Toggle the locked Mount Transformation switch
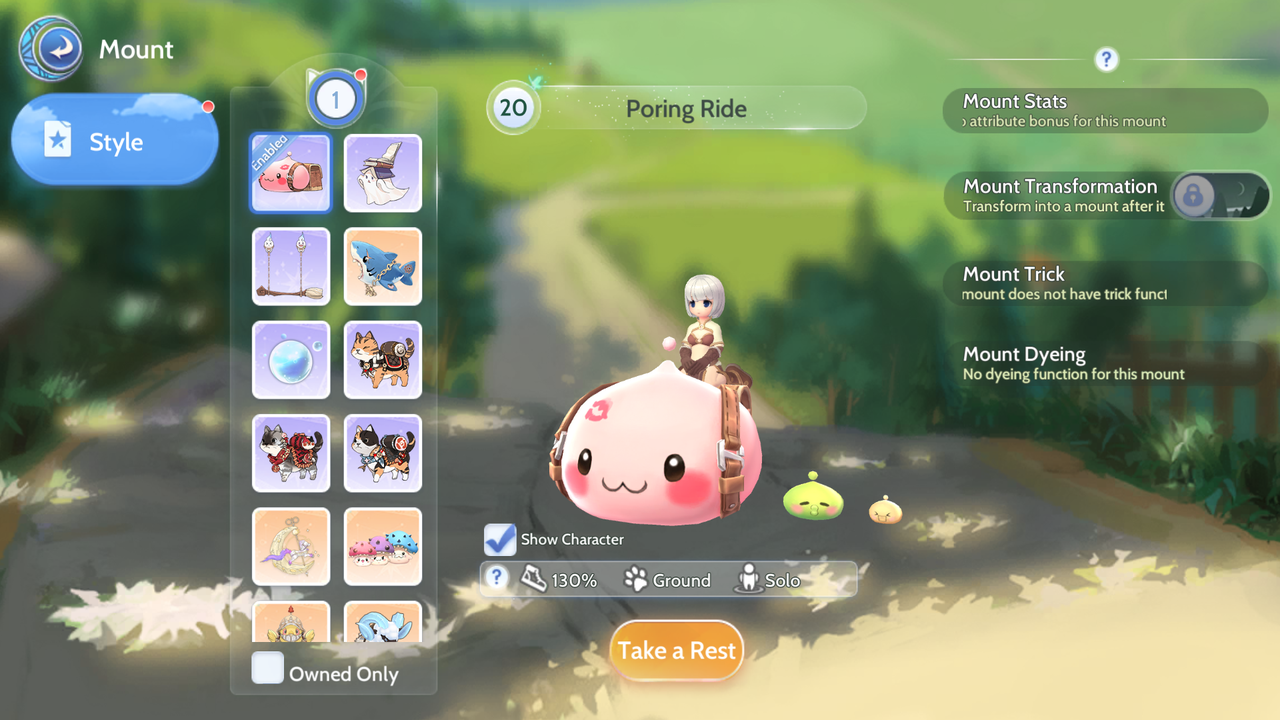1280x720 pixels. 1219,195
